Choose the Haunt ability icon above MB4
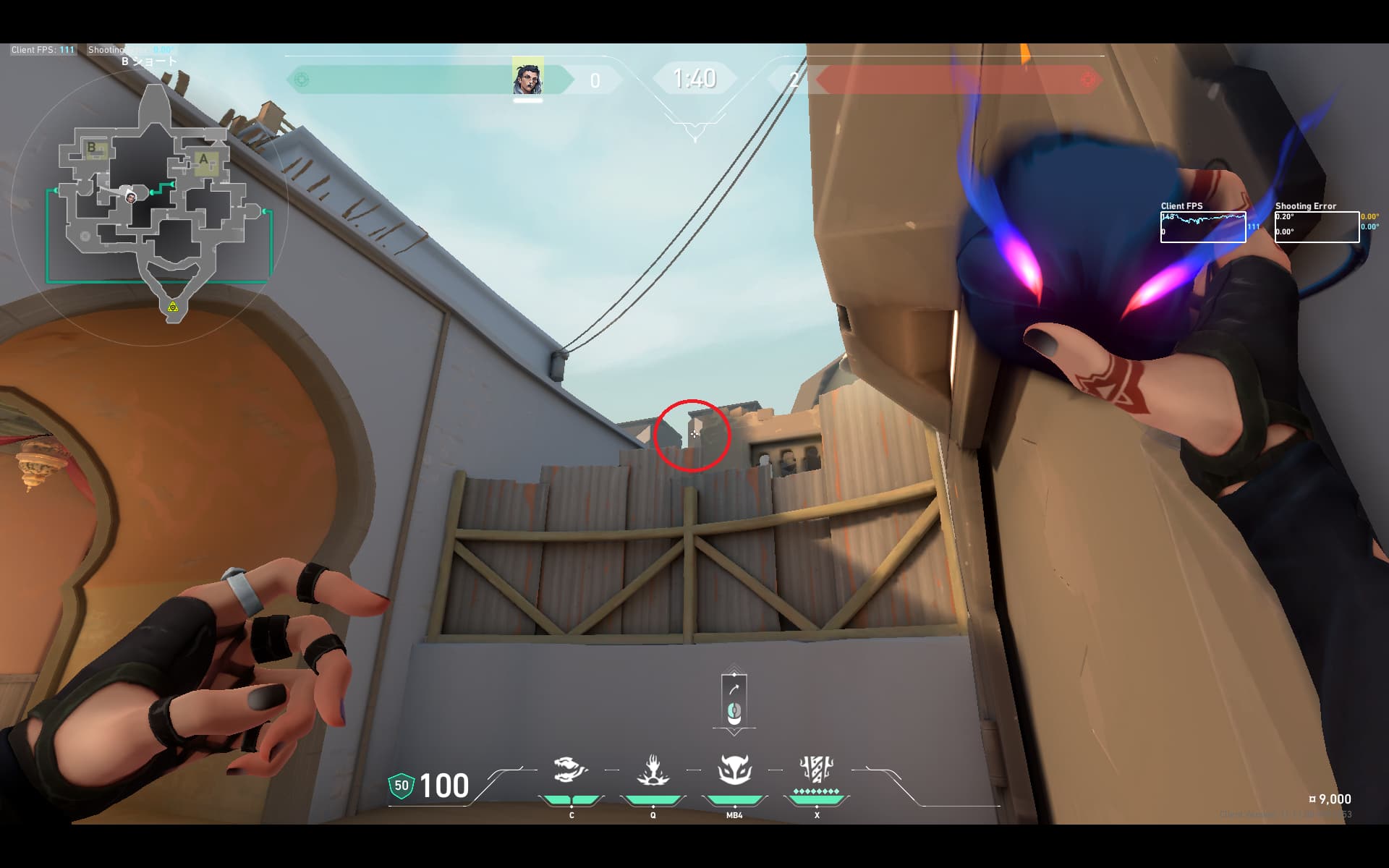The height and width of the screenshot is (868, 1389). 734,770
